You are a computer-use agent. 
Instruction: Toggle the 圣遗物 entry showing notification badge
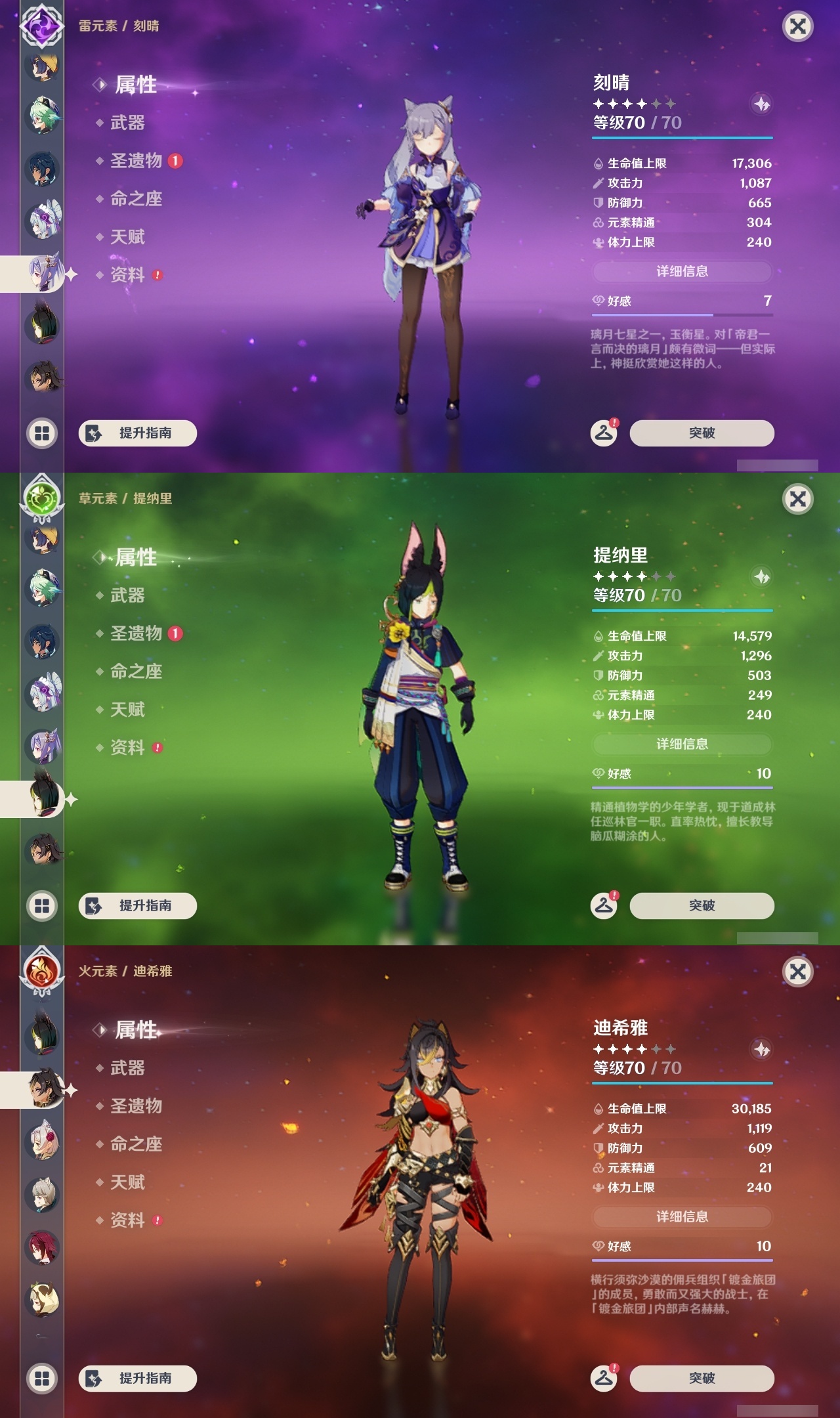tap(136, 161)
